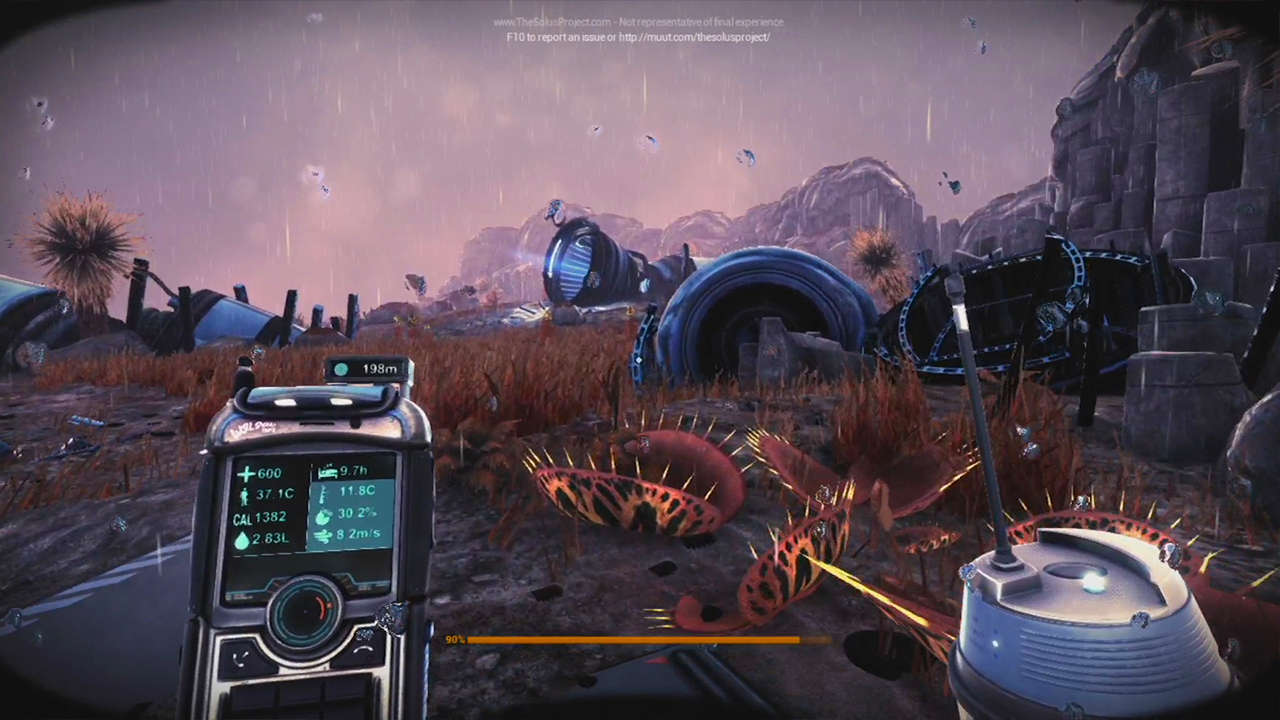
Task: Select the body temperature person icon
Action: (244, 495)
